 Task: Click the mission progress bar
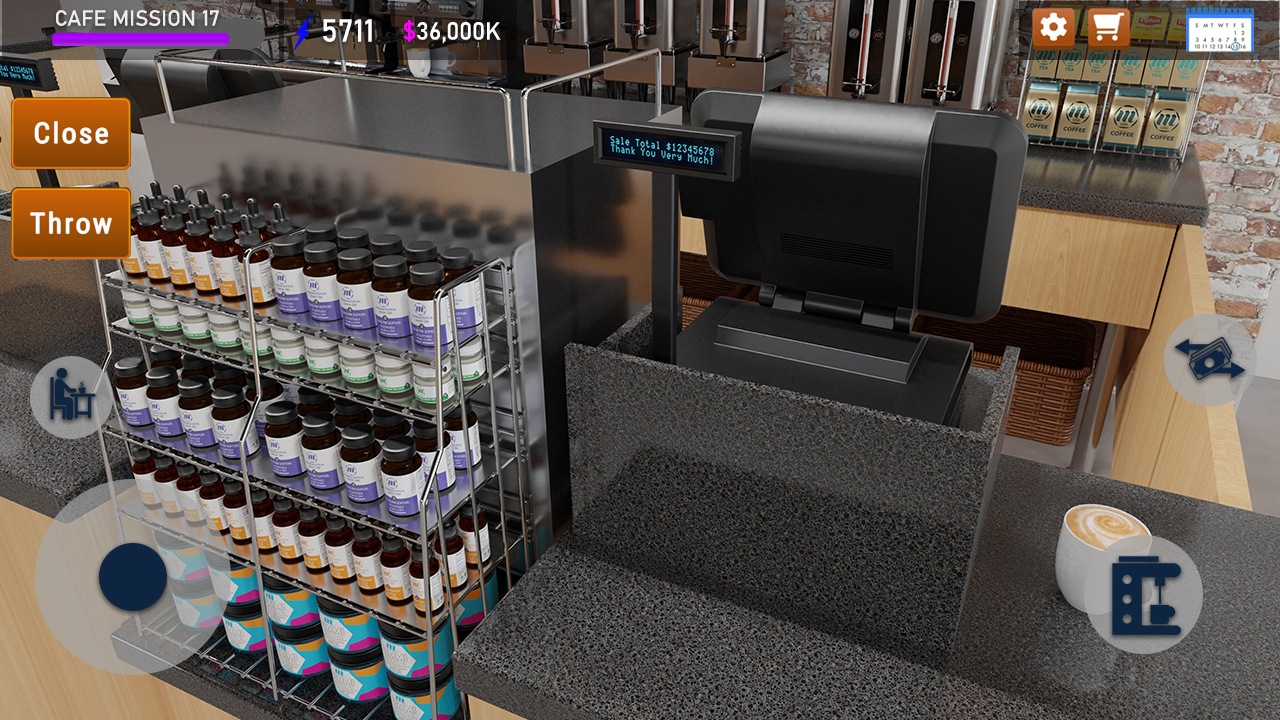141,37
